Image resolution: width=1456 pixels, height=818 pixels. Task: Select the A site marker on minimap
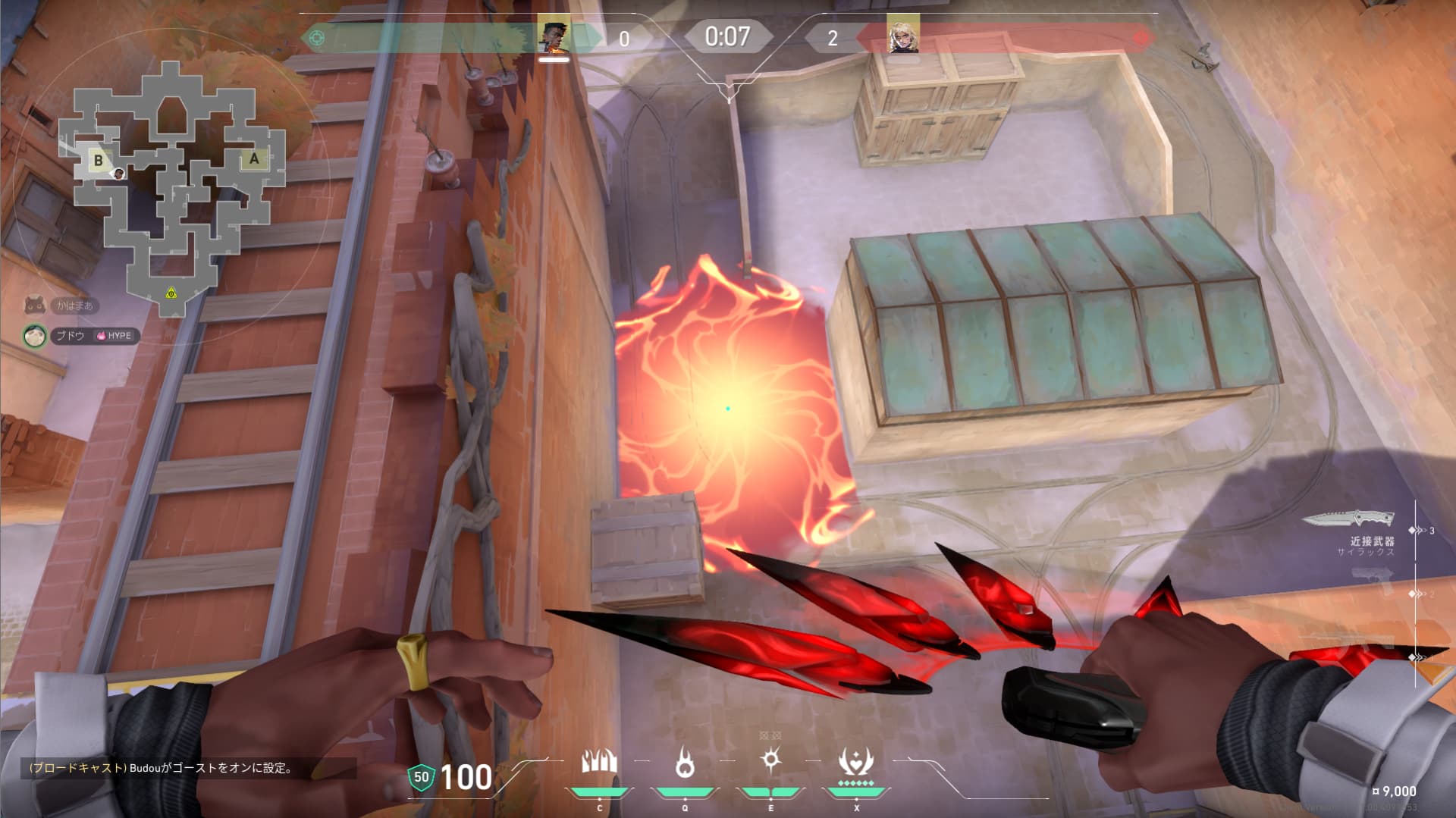coord(254,158)
